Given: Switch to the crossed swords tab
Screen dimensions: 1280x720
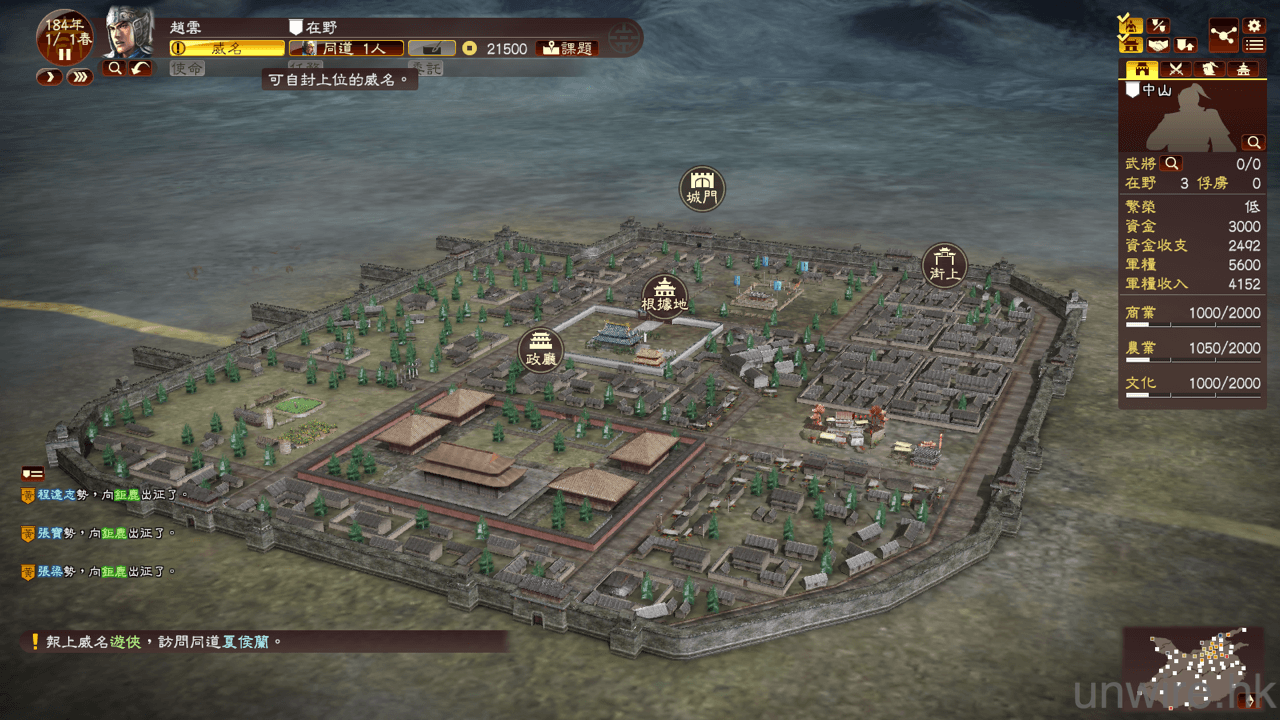Looking at the screenshot, I should coord(1176,69).
